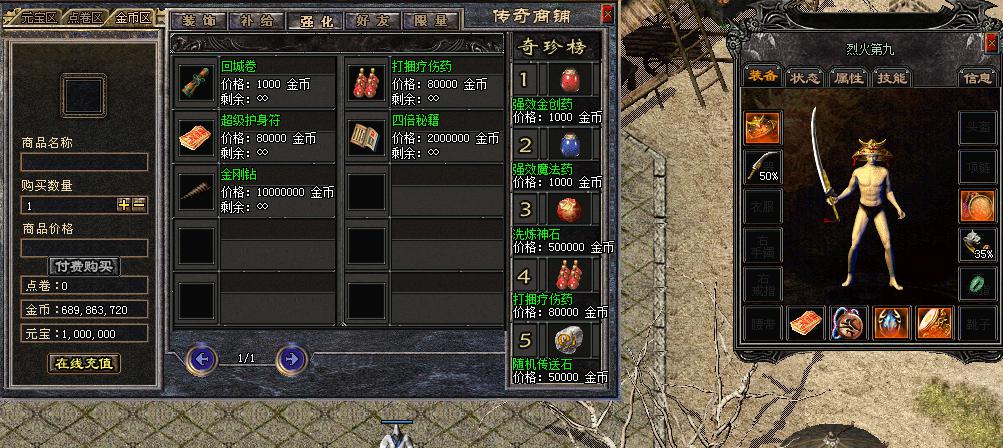The width and height of the screenshot is (1003, 448).
Task: Open the 补给 supplies tab
Action: tap(254, 19)
